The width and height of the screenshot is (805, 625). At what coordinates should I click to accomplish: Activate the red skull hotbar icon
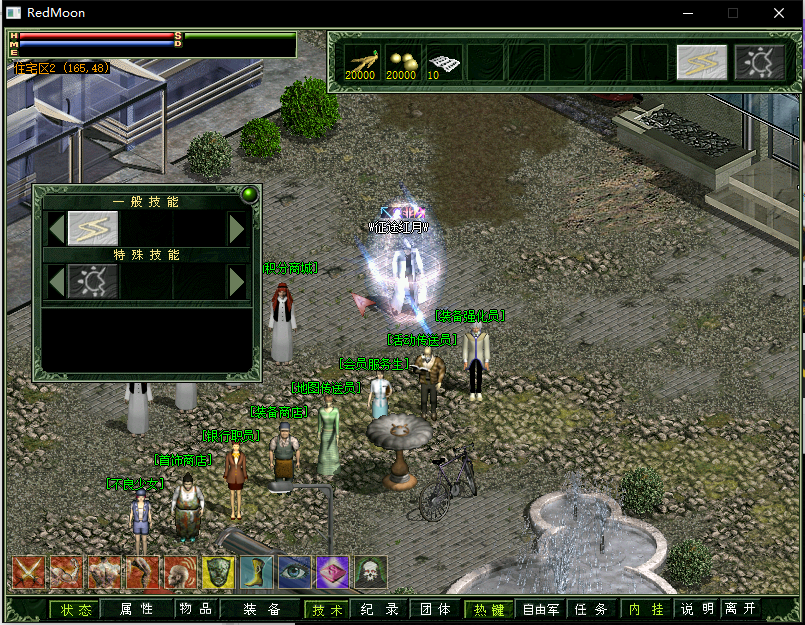[x=369, y=573]
